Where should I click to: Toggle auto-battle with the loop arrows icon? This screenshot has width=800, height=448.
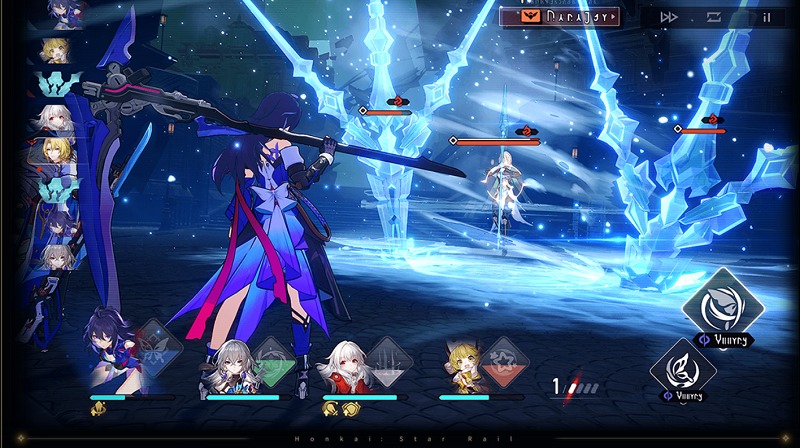[714, 17]
